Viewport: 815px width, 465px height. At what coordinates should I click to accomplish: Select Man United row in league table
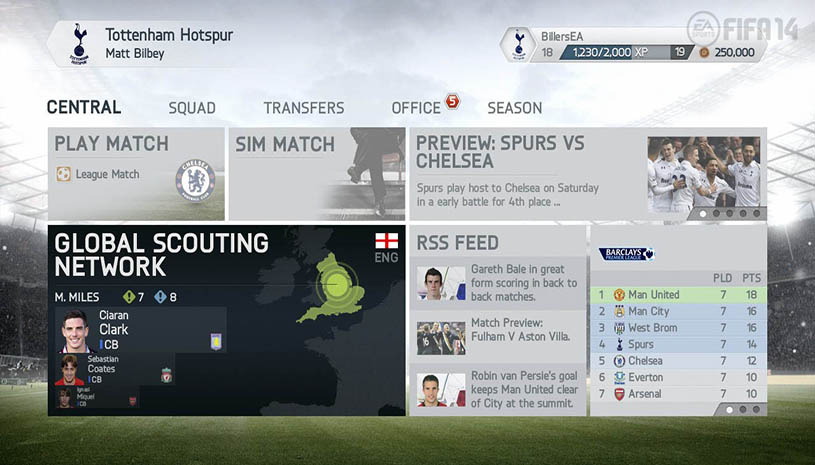click(678, 295)
